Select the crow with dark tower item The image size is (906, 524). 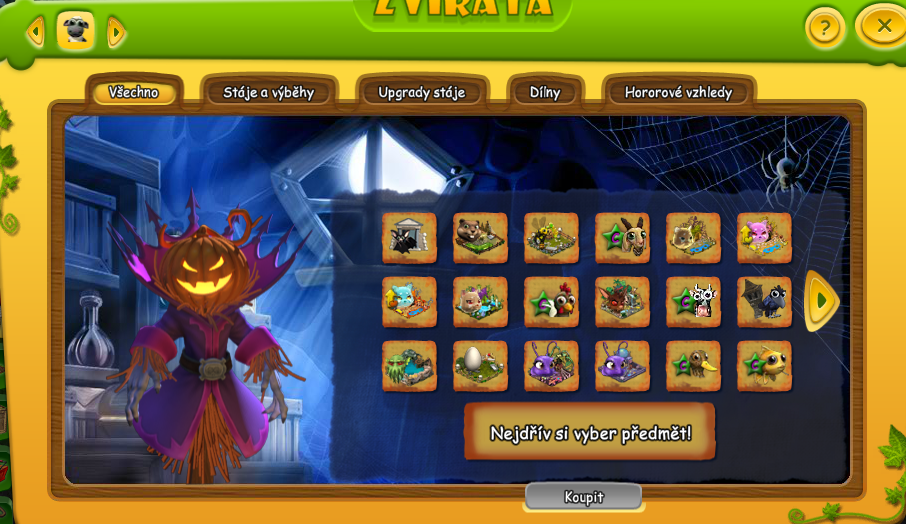click(x=764, y=302)
